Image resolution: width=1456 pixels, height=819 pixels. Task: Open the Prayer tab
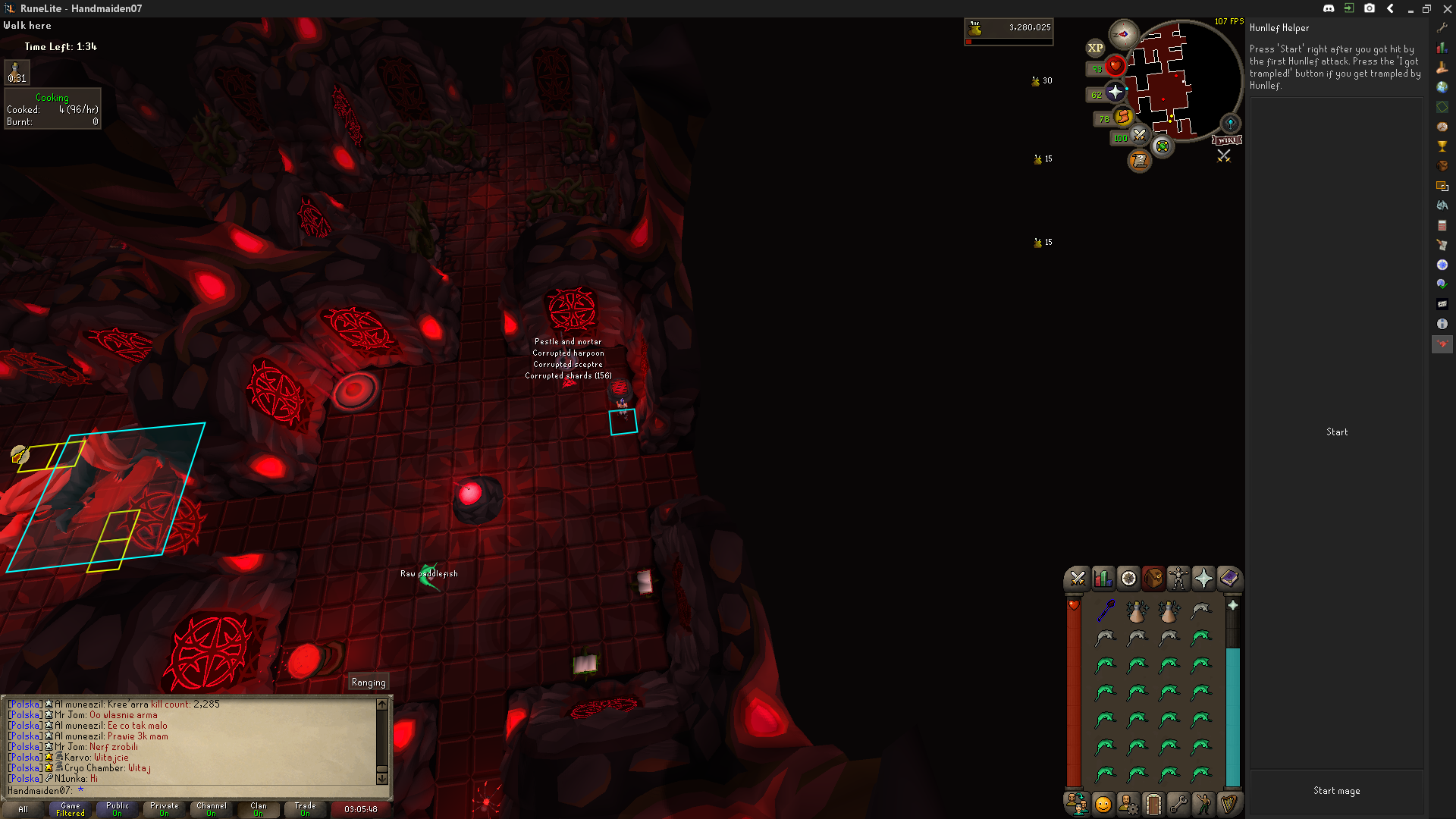(x=1203, y=579)
